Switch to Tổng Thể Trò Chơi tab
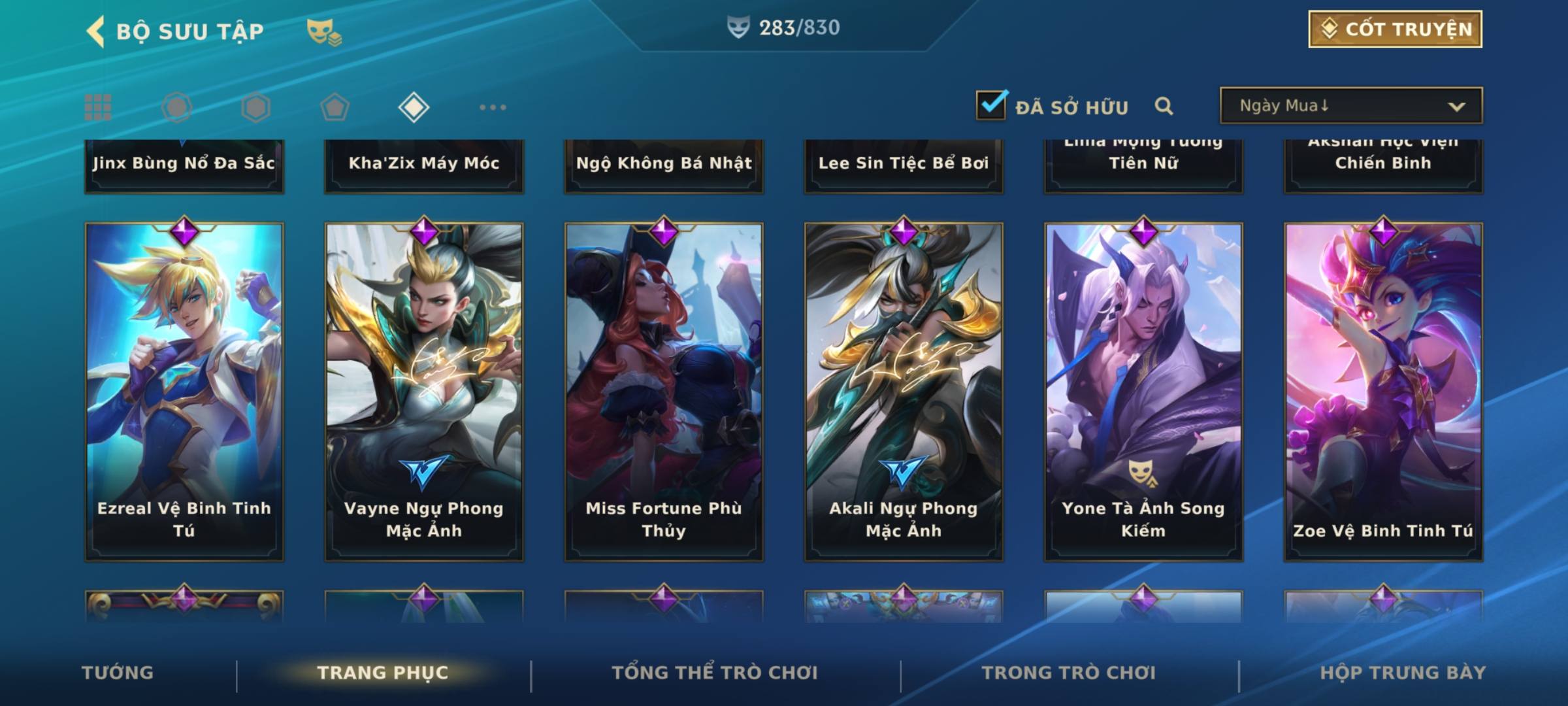Screen dimensions: 1568x706 pyautogui.click(x=715, y=673)
